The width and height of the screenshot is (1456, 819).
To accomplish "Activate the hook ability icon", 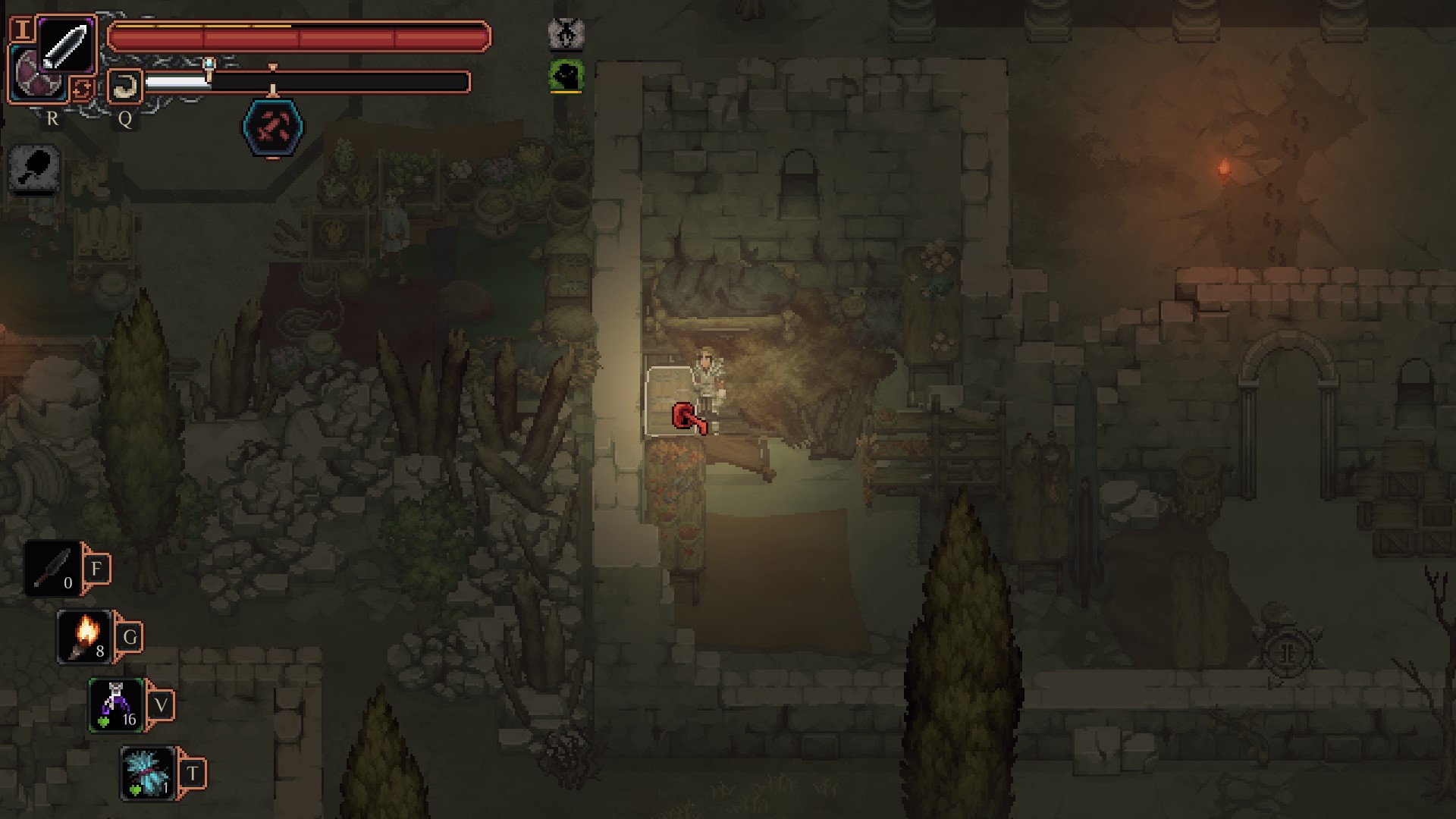I will pyautogui.click(x=125, y=86).
